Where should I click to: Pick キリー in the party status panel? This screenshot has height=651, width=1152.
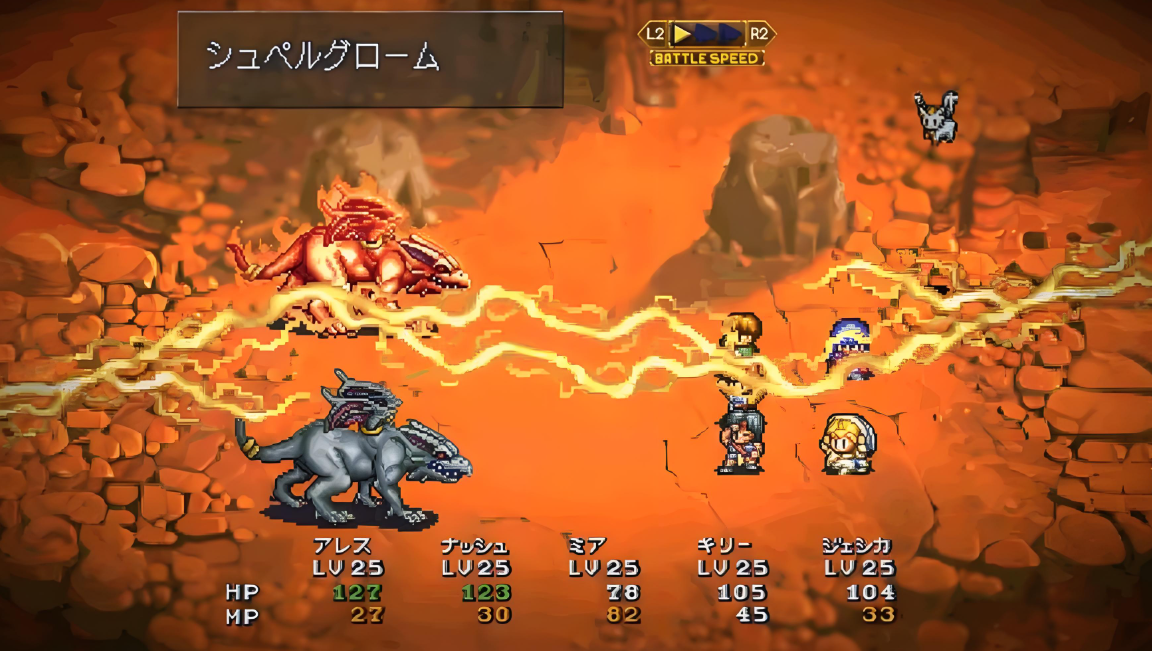coord(725,546)
